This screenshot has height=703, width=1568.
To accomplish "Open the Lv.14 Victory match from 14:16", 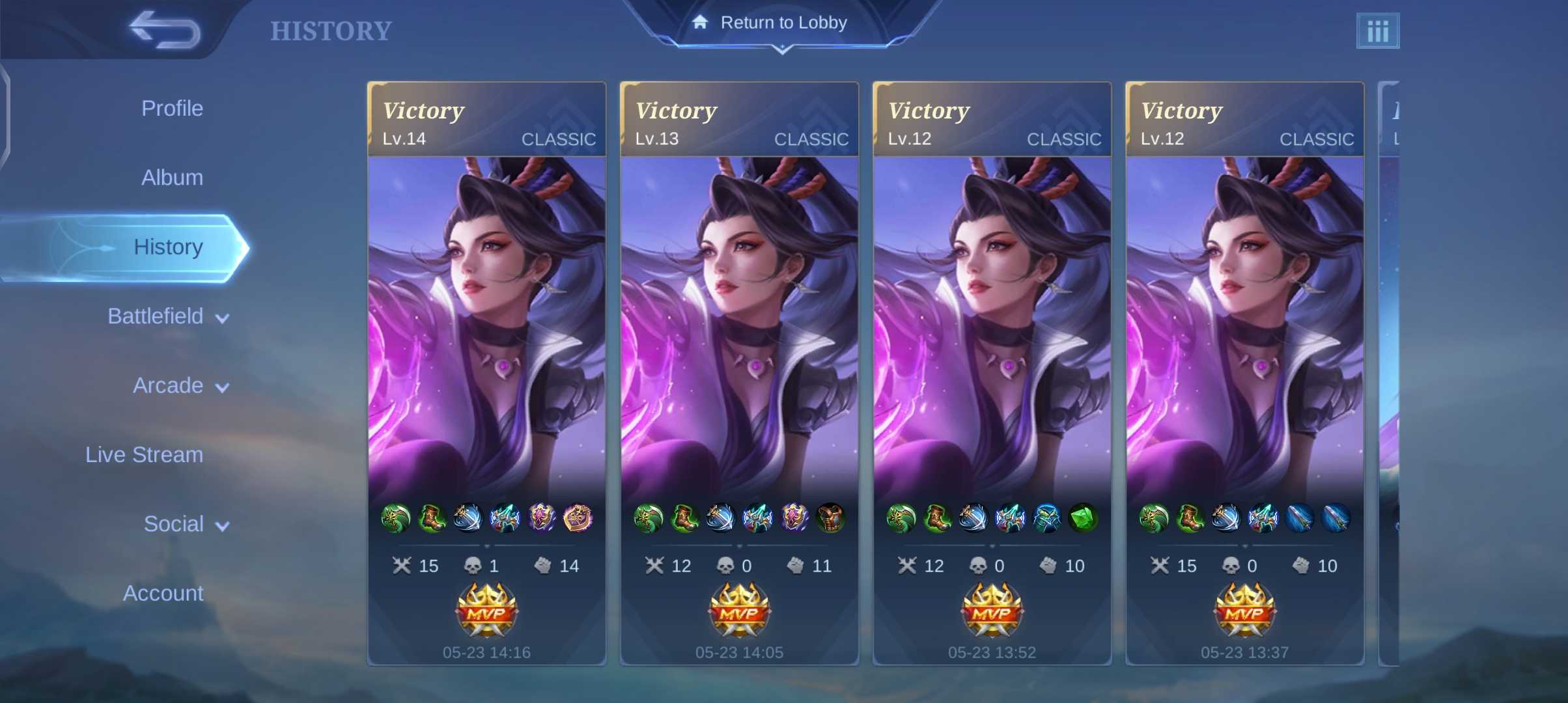I will [x=486, y=372].
